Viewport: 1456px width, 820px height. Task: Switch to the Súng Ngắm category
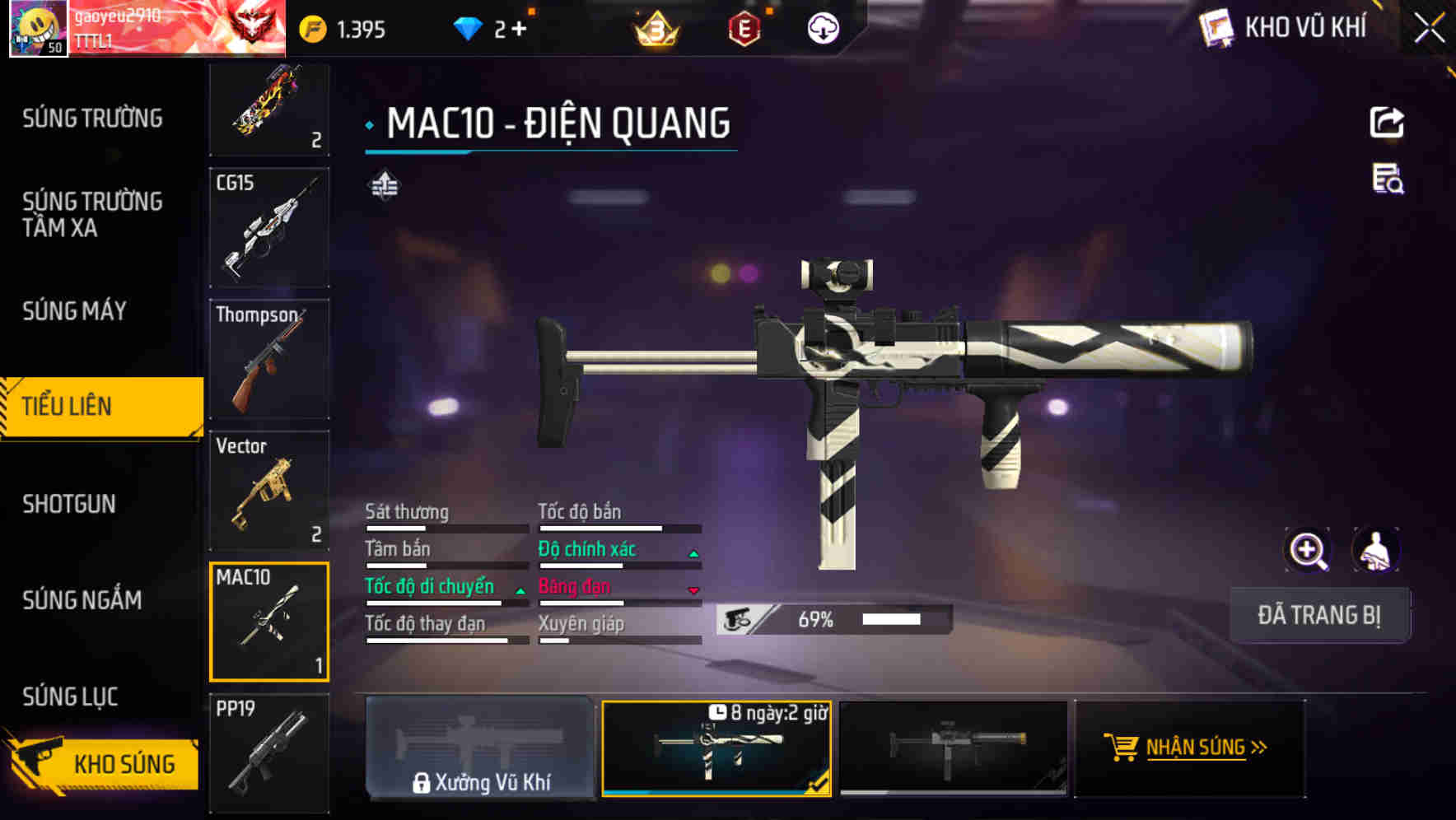pyautogui.click(x=82, y=600)
